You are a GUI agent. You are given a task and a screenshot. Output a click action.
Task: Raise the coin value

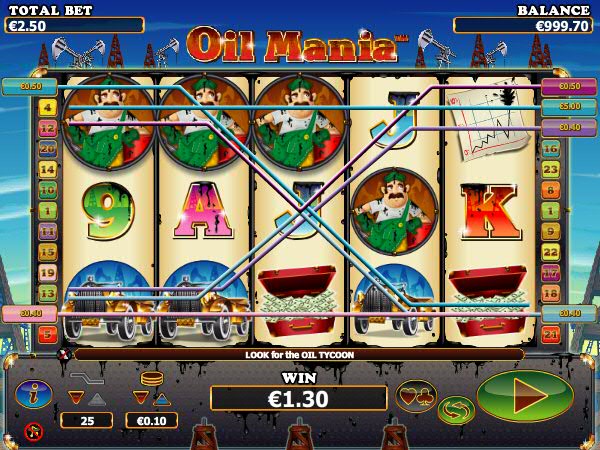click(x=161, y=398)
